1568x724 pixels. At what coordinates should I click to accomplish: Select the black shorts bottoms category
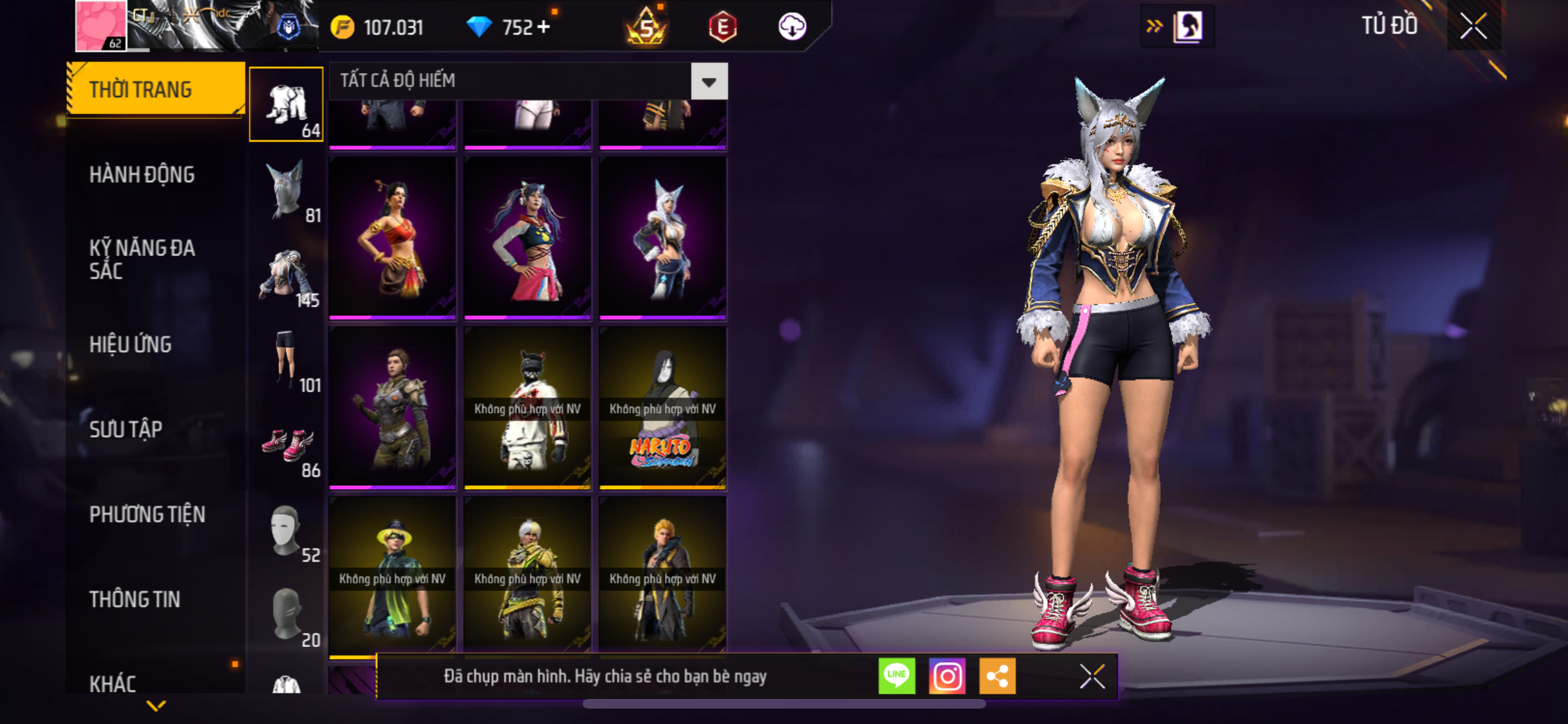click(286, 360)
